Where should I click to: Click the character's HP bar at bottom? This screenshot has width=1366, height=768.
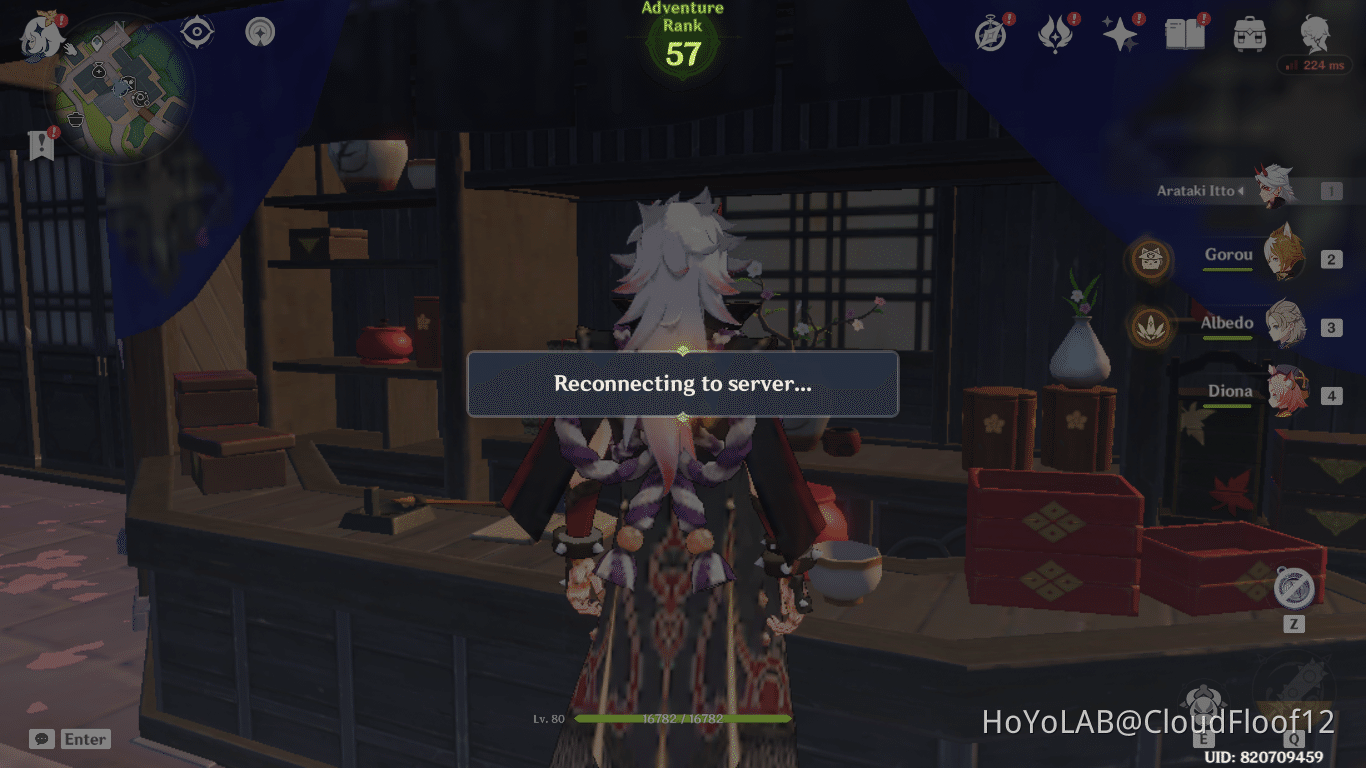pyautogui.click(x=683, y=718)
